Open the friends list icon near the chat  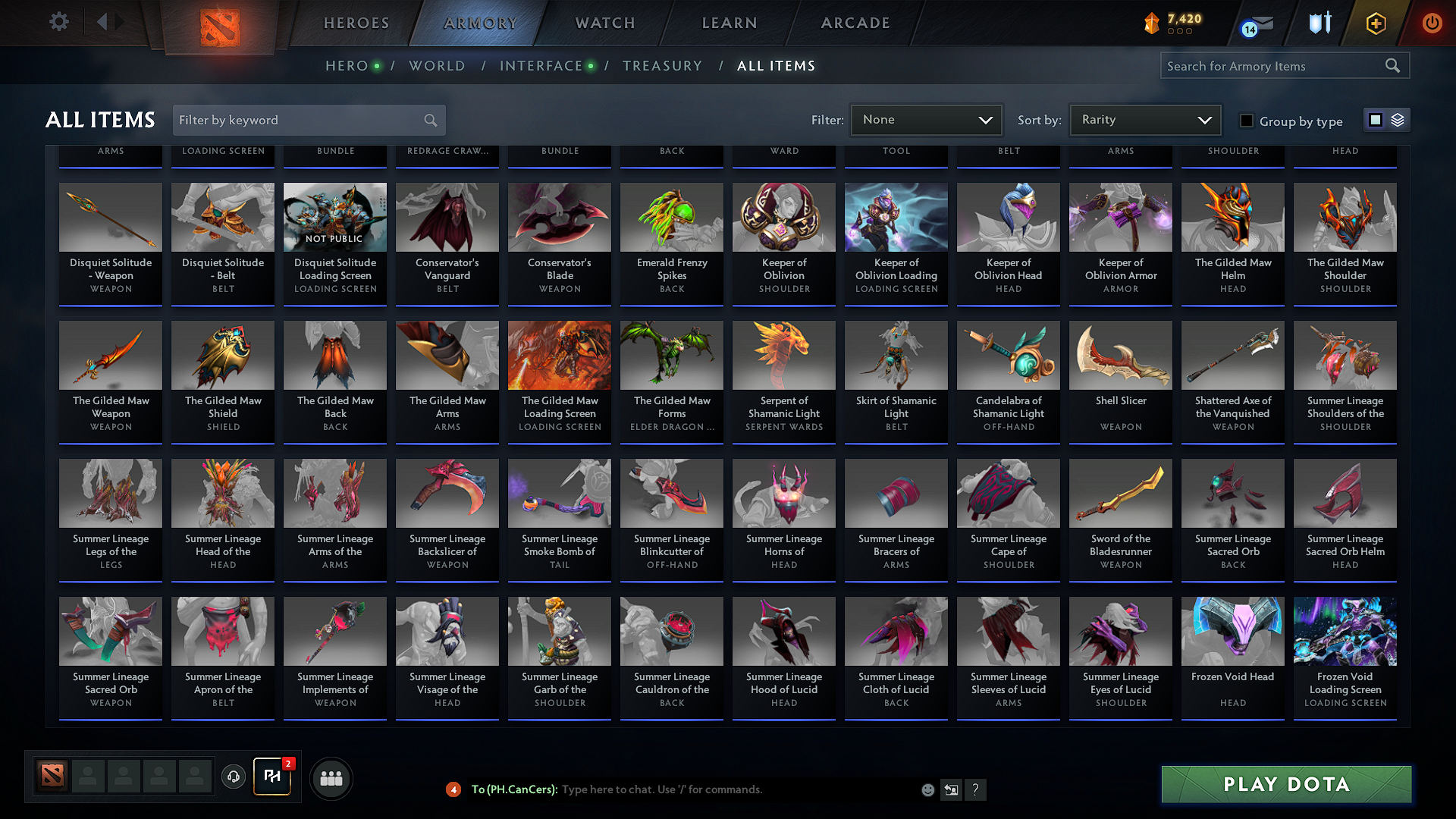coord(330,777)
